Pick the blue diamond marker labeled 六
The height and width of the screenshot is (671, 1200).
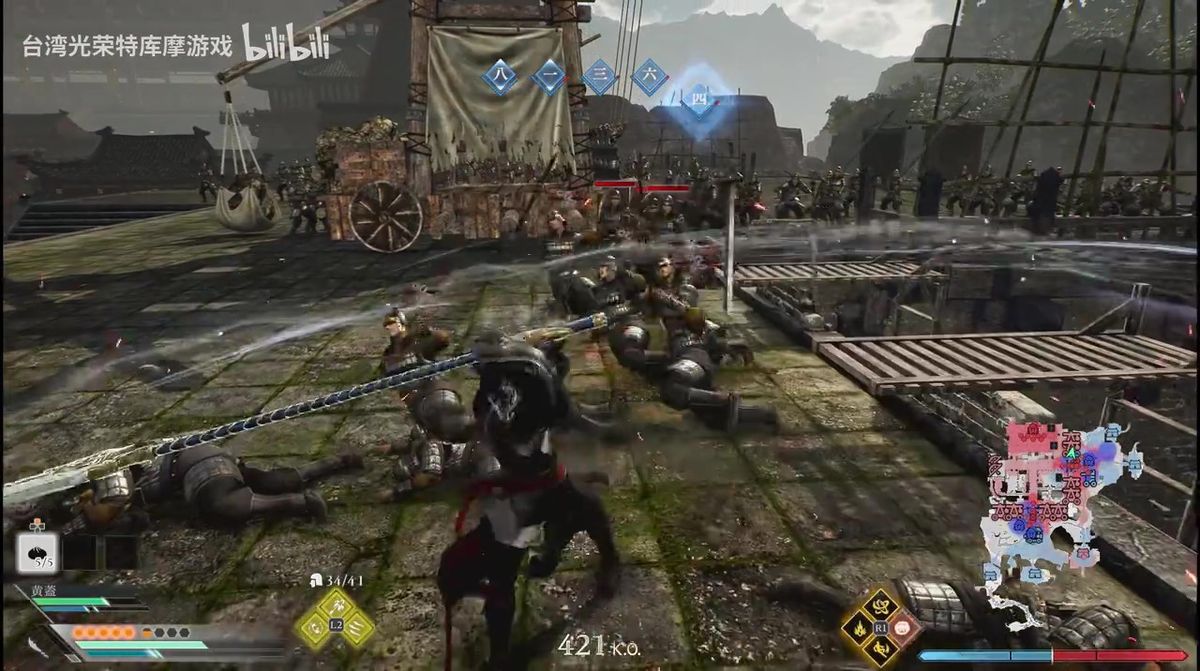tap(649, 77)
